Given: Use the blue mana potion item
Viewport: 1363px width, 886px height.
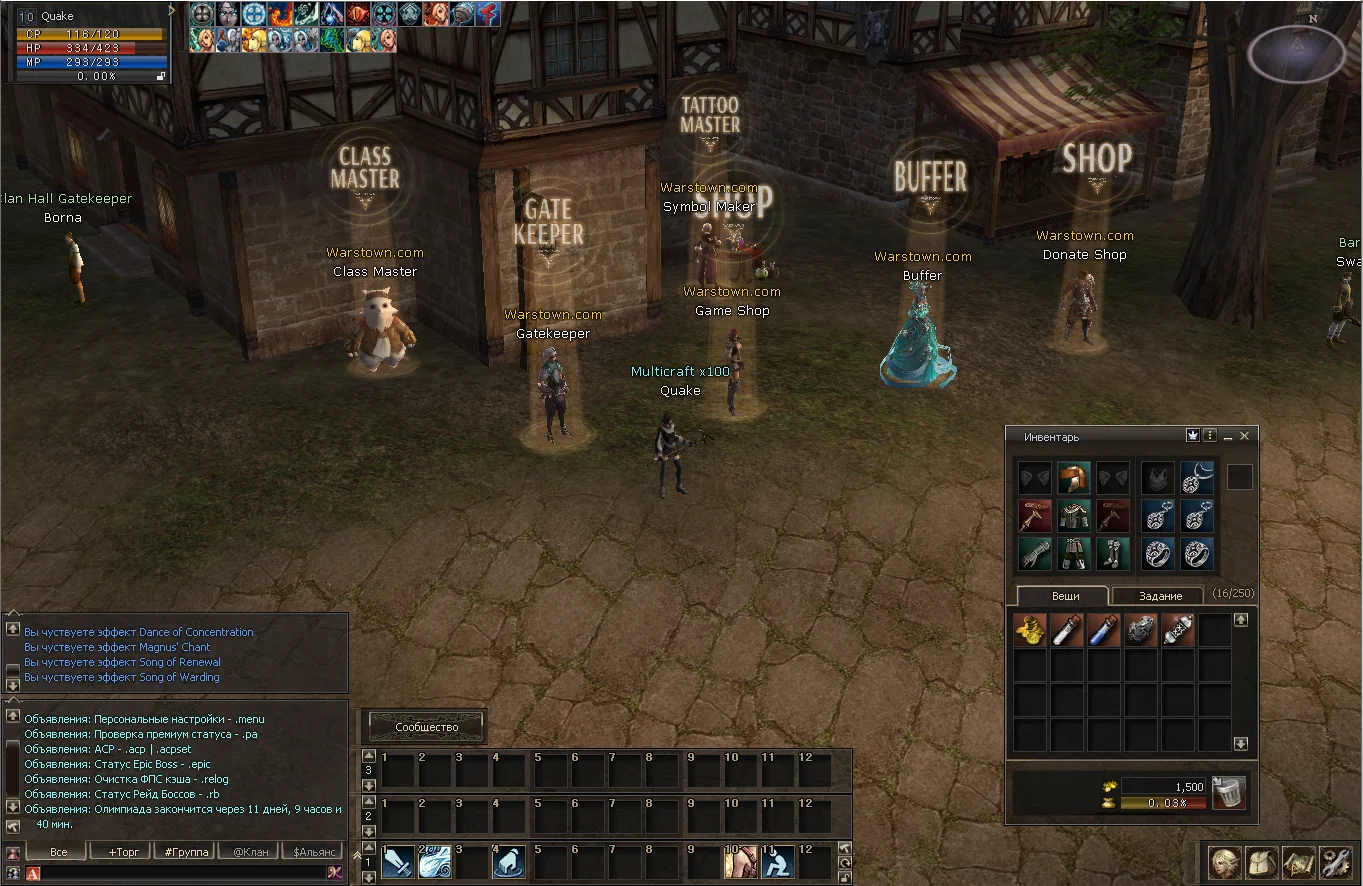Looking at the screenshot, I should click(1103, 630).
